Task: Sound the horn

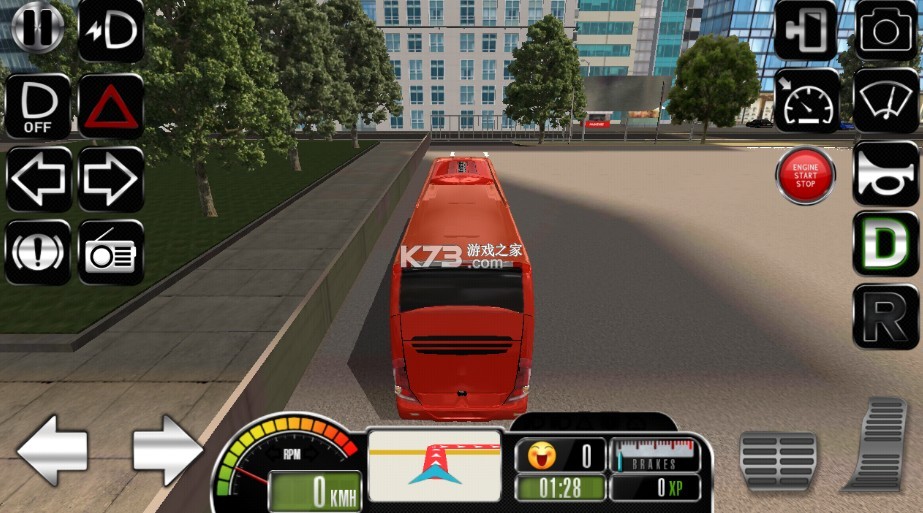Action: [x=886, y=174]
